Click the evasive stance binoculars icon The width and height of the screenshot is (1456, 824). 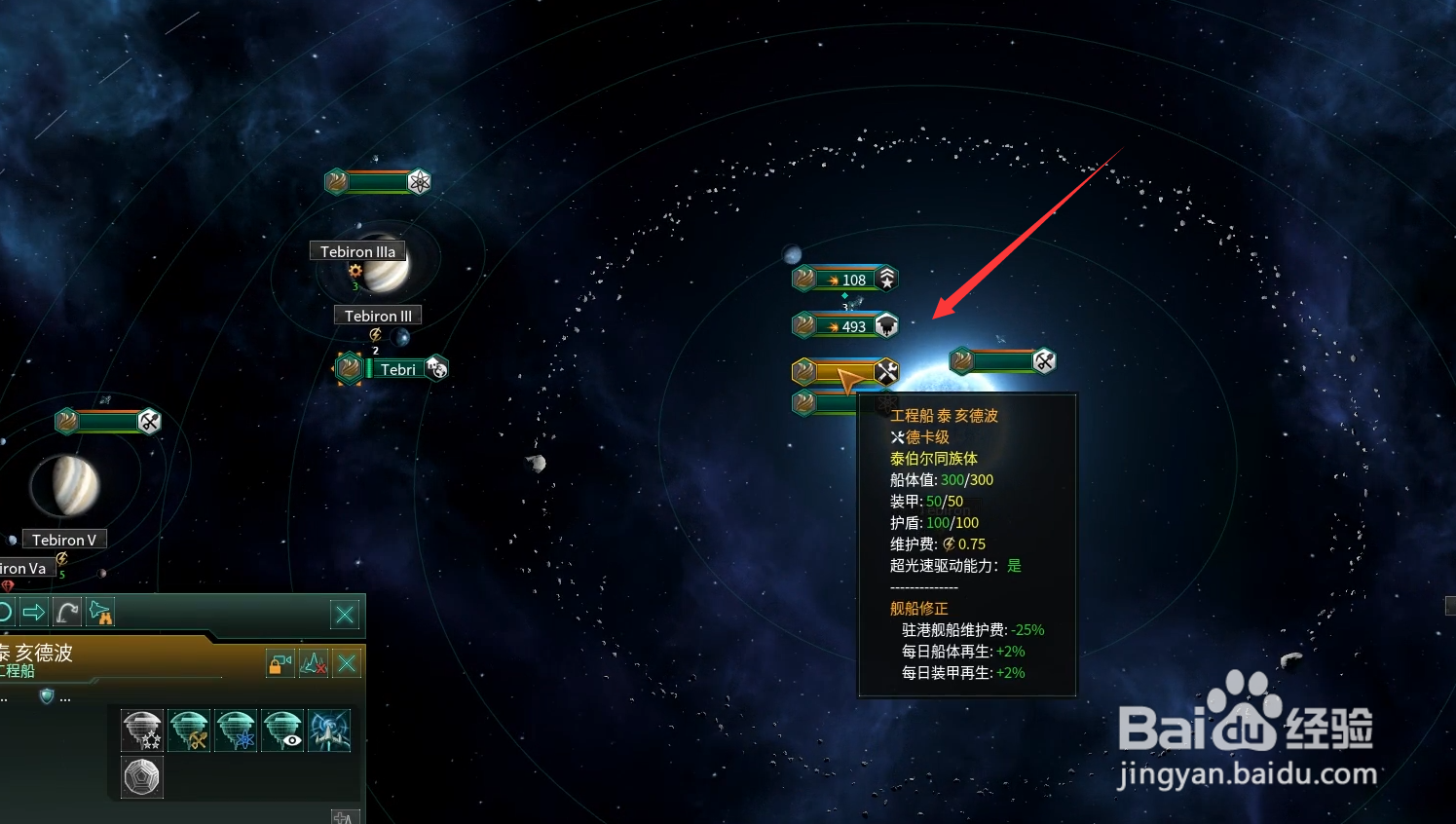click(100, 613)
